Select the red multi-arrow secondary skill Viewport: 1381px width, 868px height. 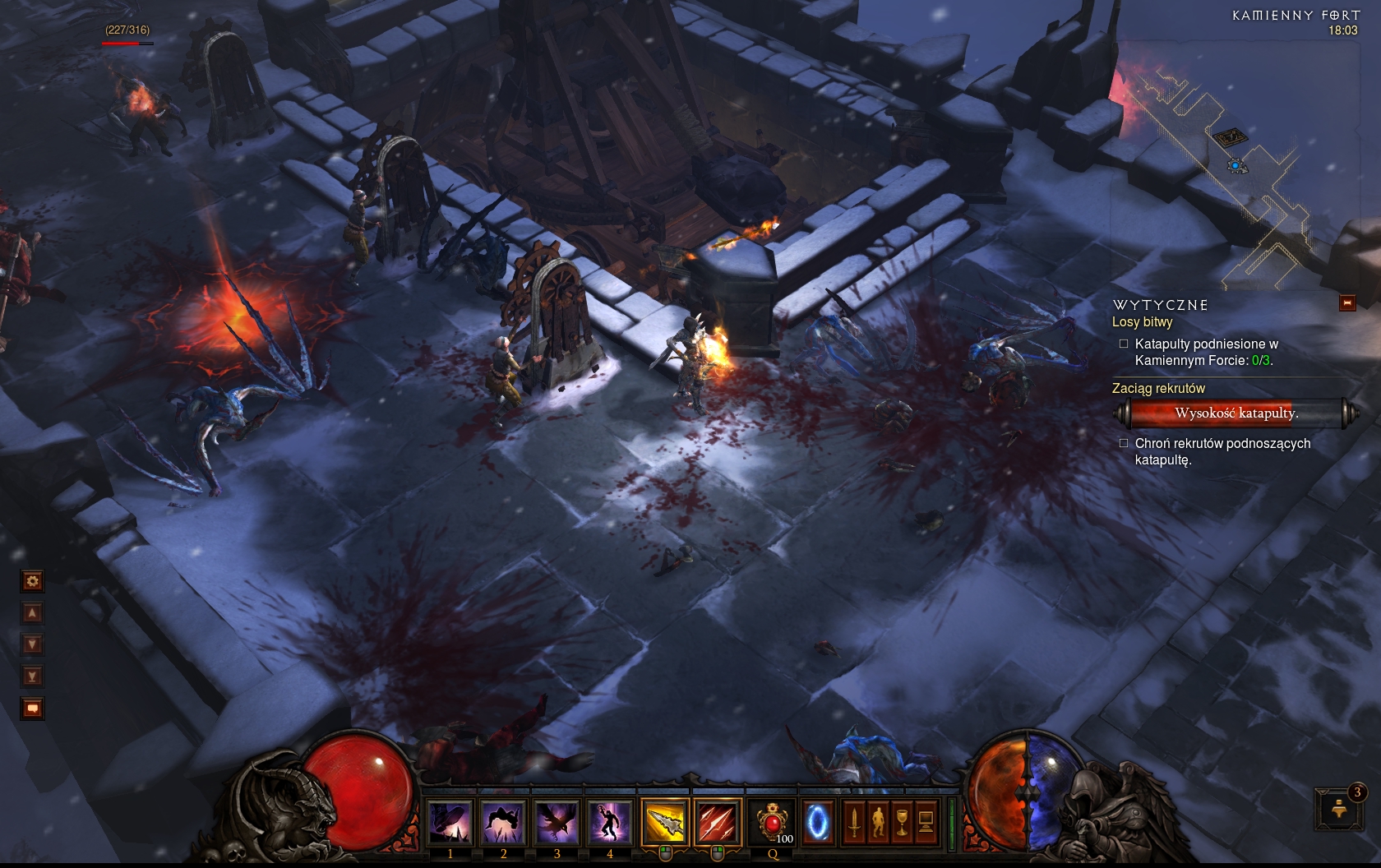(718, 821)
